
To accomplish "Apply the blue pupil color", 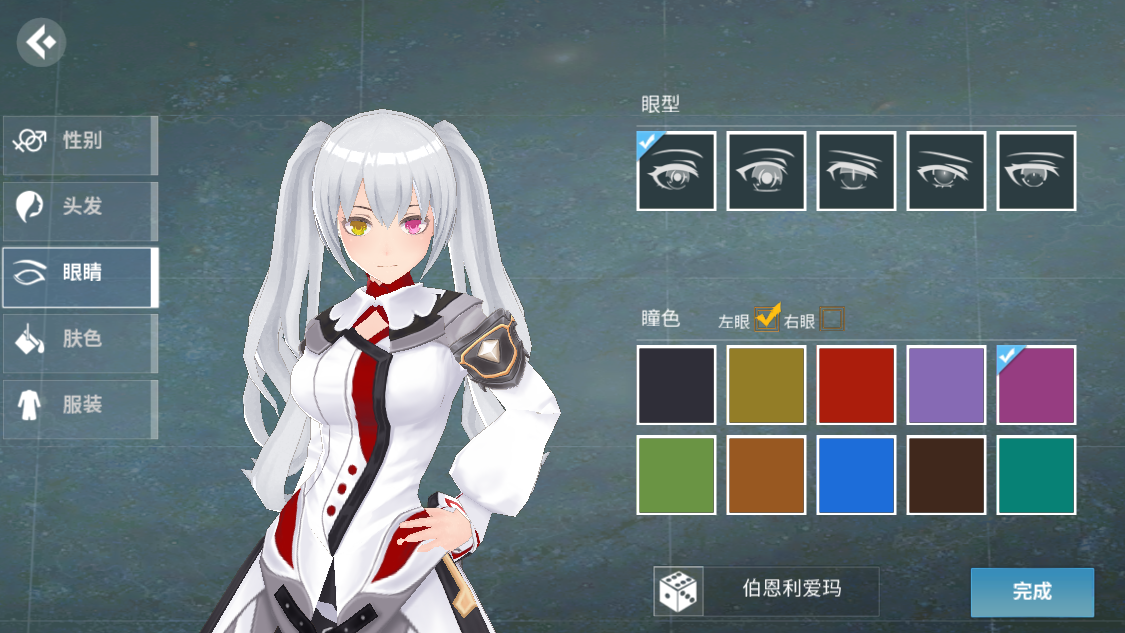I will (856, 475).
